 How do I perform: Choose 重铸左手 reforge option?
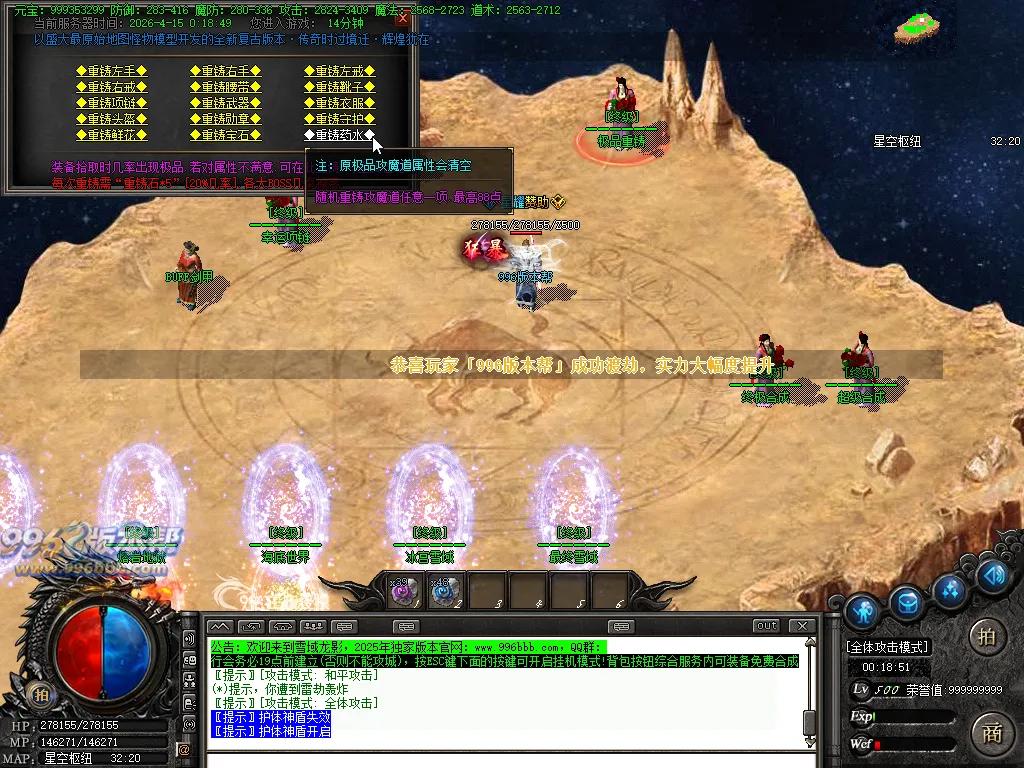[x=111, y=71]
